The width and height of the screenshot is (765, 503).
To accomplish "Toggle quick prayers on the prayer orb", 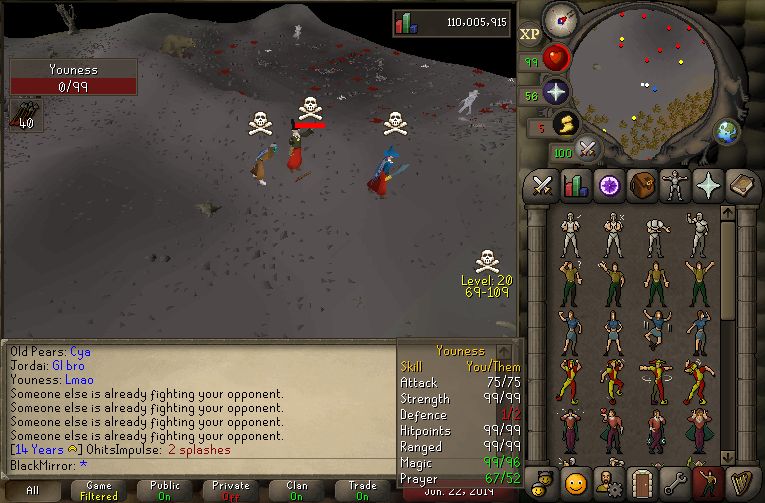I will (555, 93).
